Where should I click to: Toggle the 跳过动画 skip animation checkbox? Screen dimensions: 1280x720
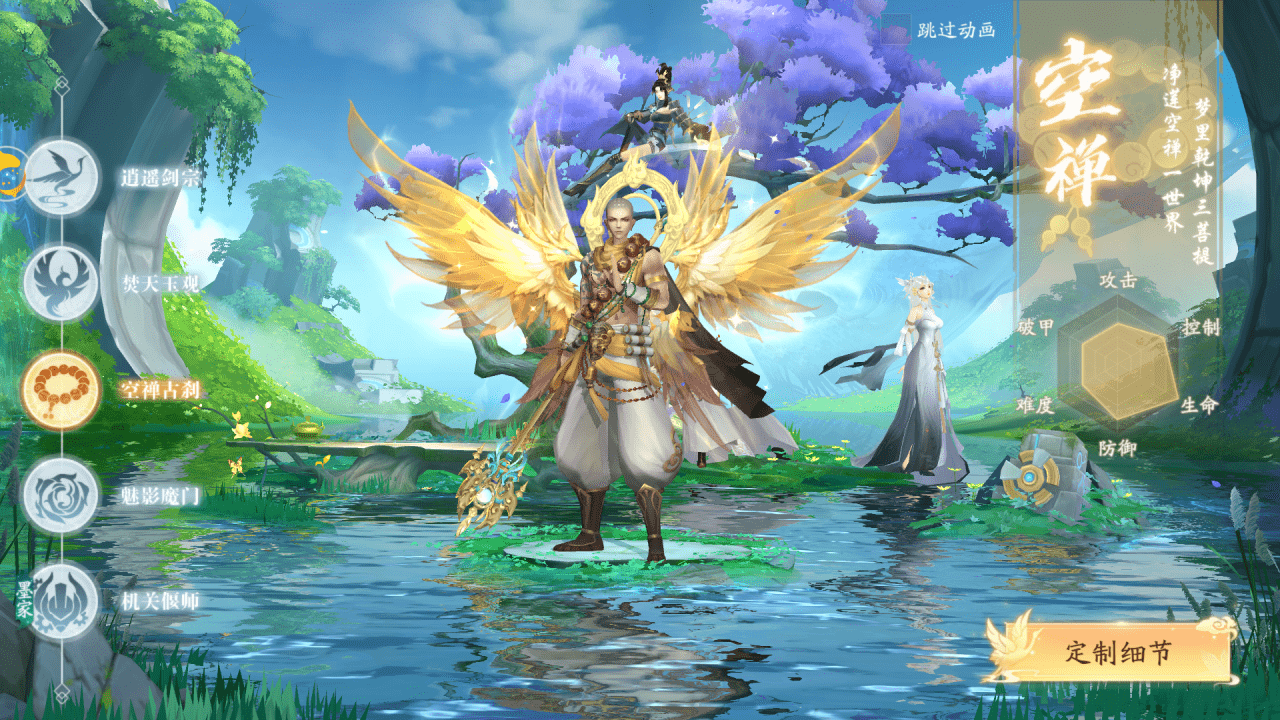pos(895,30)
